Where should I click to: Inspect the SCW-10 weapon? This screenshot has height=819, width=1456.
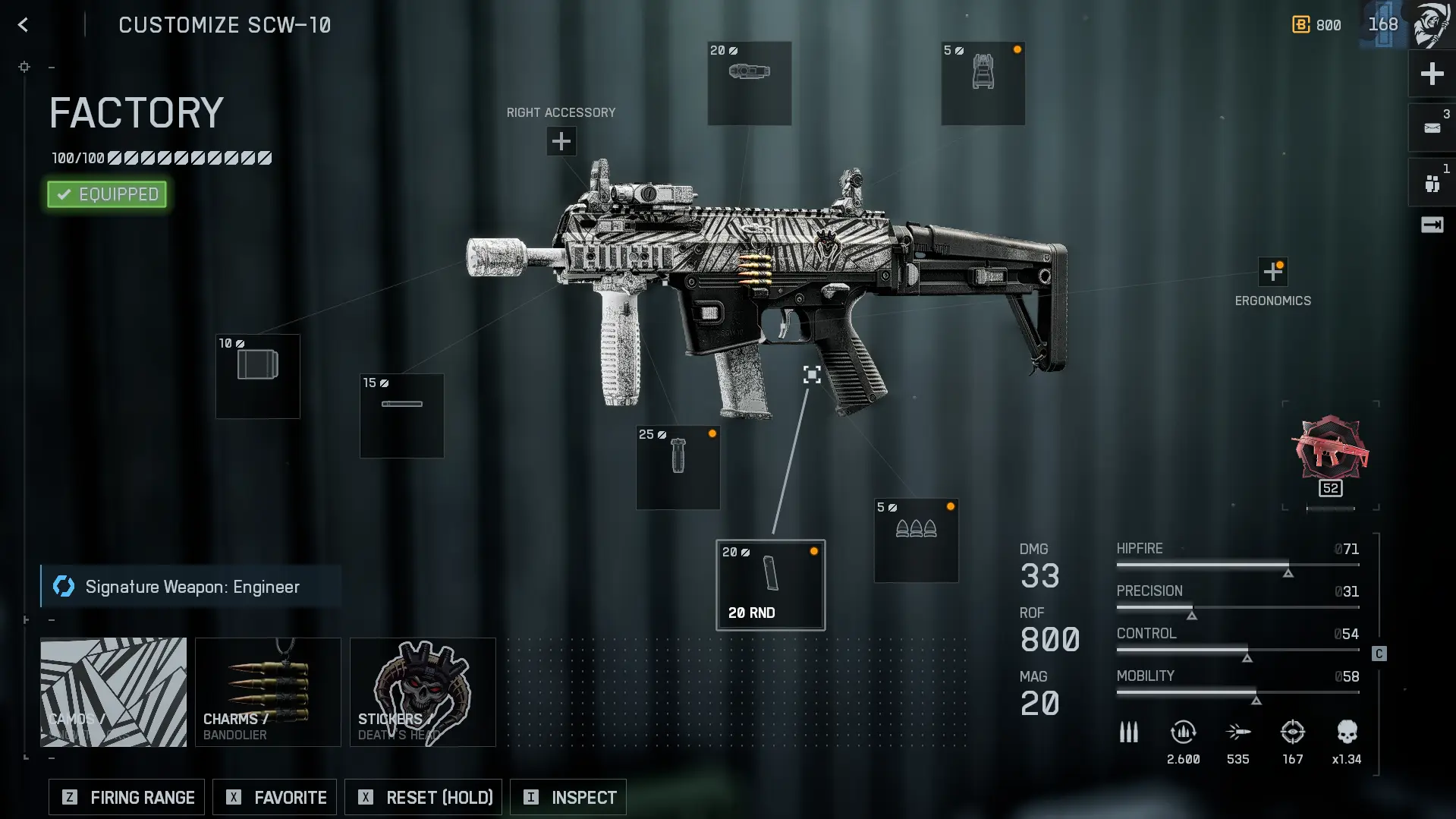click(568, 797)
